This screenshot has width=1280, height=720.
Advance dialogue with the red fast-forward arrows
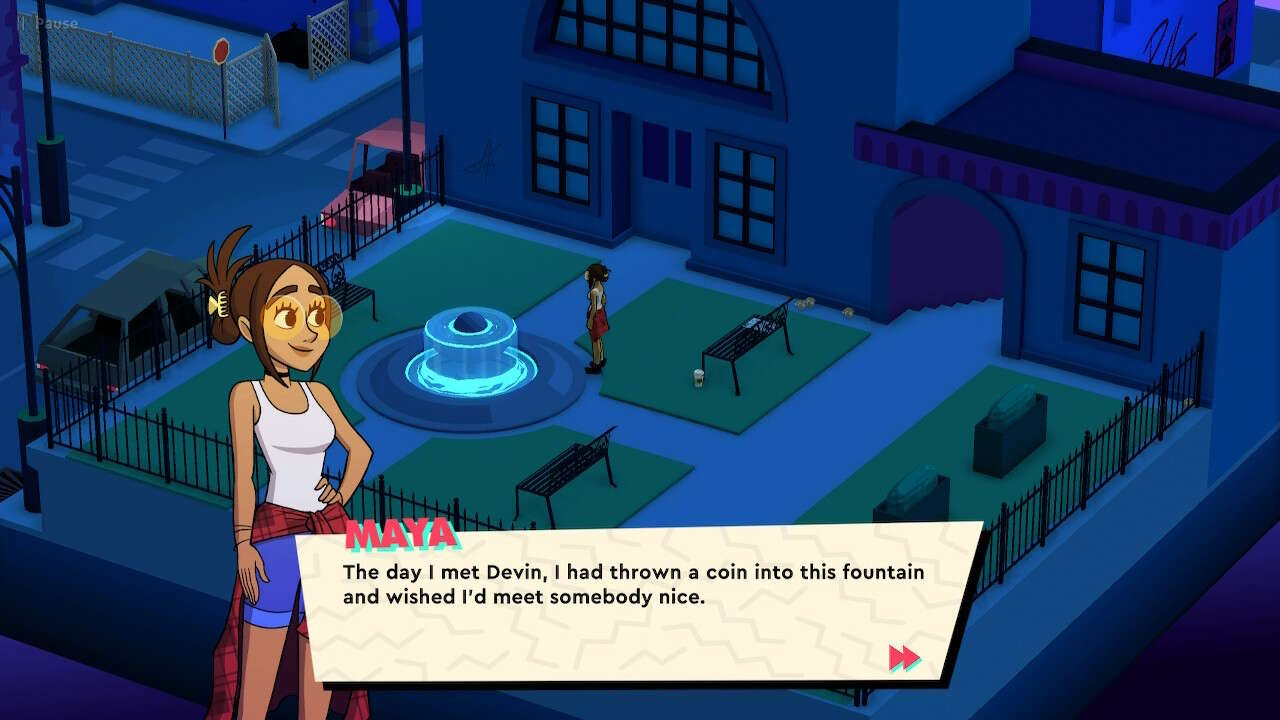904,657
